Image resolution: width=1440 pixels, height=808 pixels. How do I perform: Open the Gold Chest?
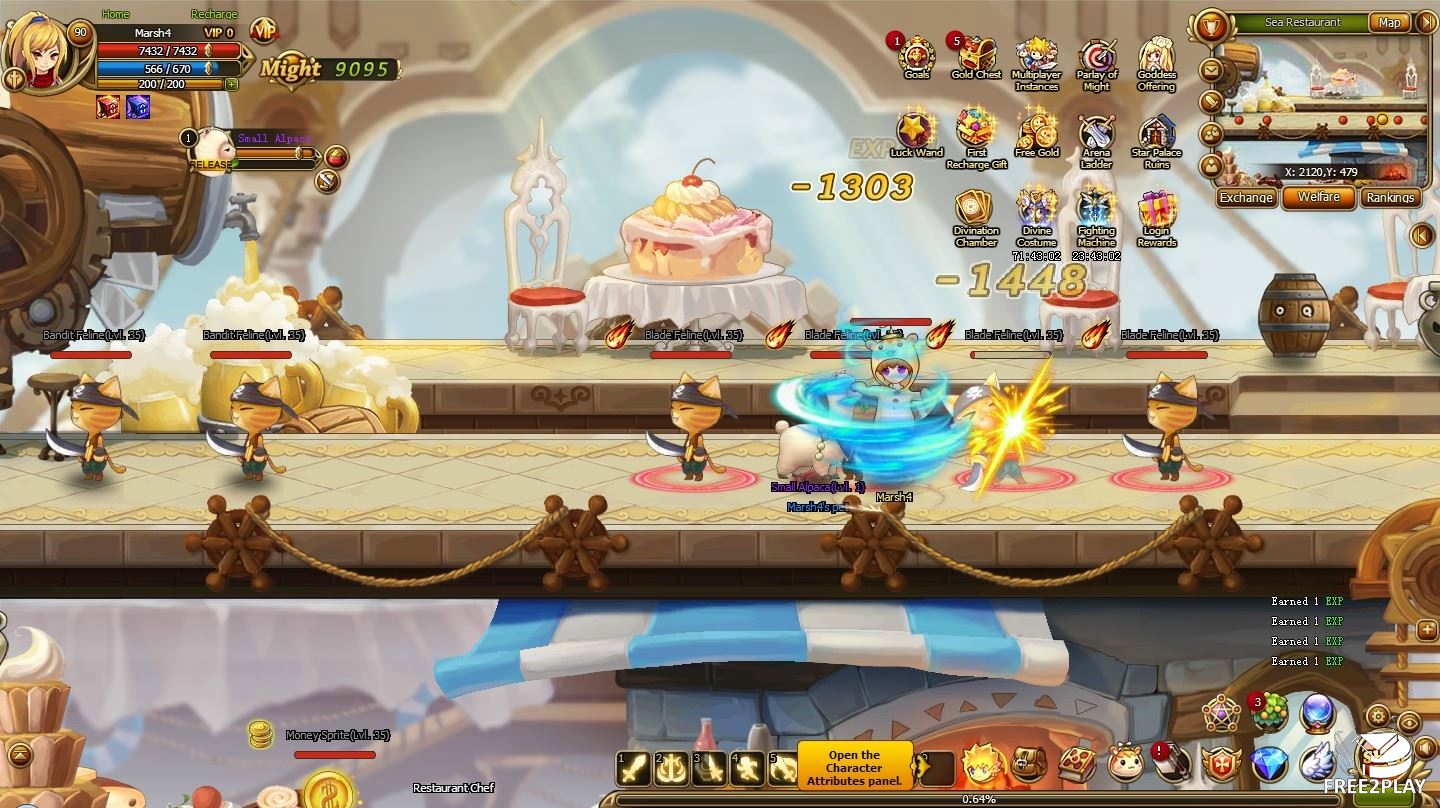click(x=977, y=56)
